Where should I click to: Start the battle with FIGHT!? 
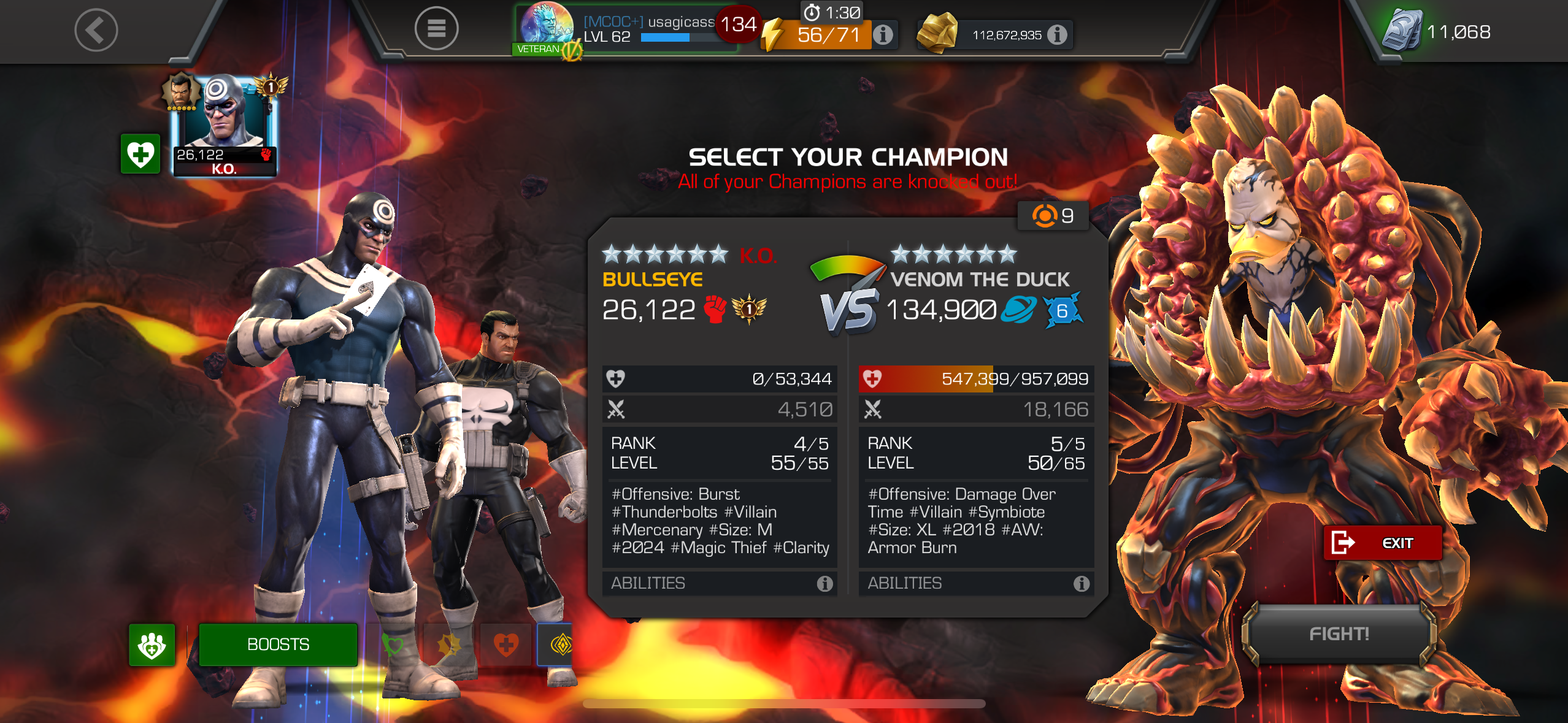click(1339, 633)
